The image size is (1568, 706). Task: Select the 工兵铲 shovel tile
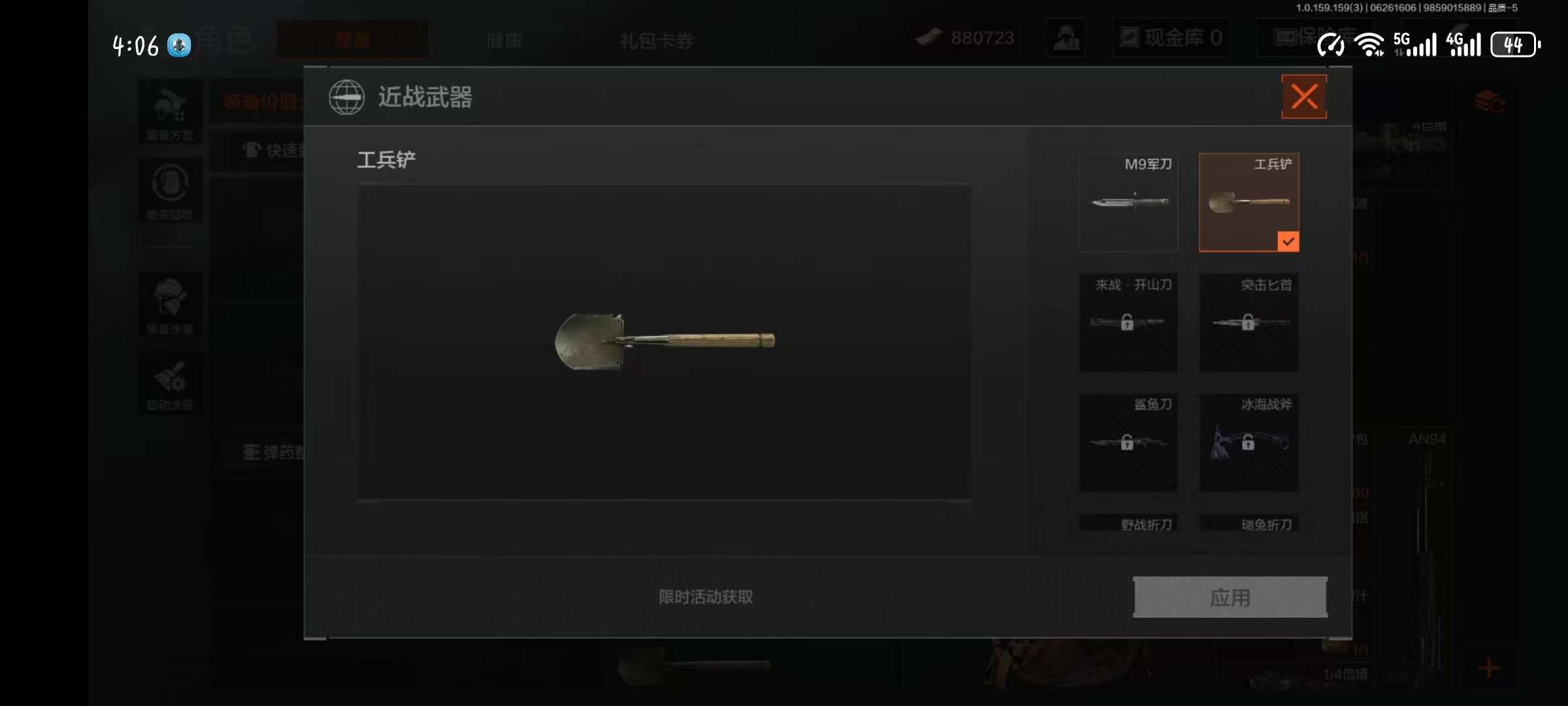(x=1249, y=203)
